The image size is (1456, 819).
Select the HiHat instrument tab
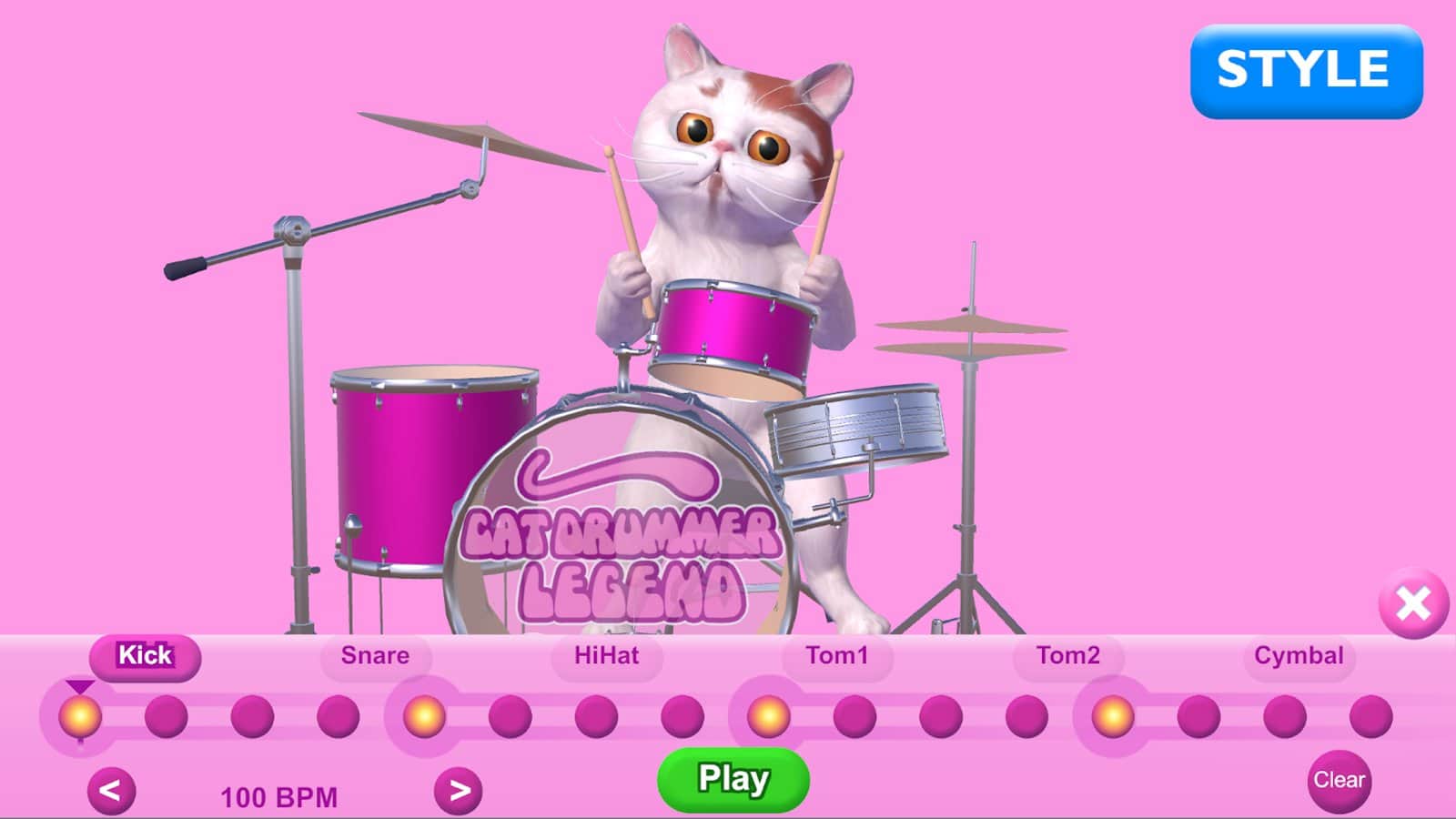(607, 654)
